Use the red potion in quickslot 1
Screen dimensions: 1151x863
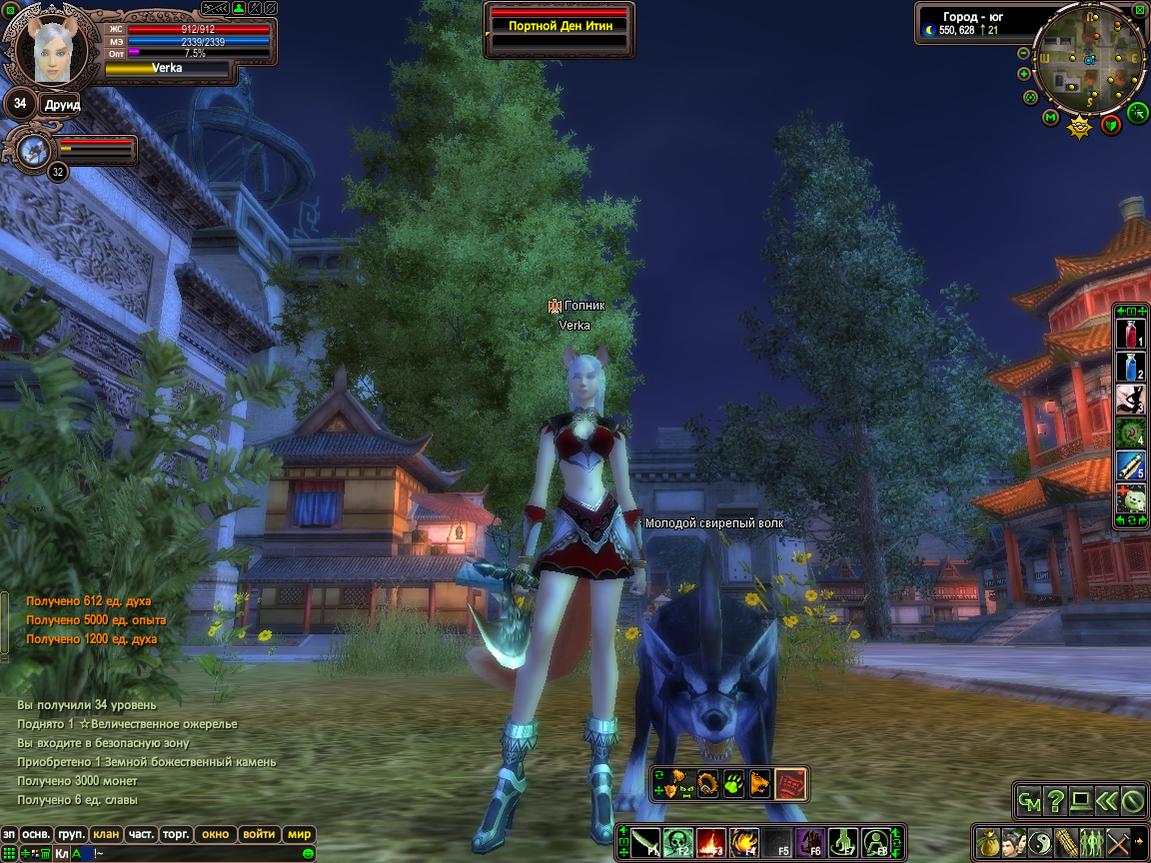click(1130, 334)
